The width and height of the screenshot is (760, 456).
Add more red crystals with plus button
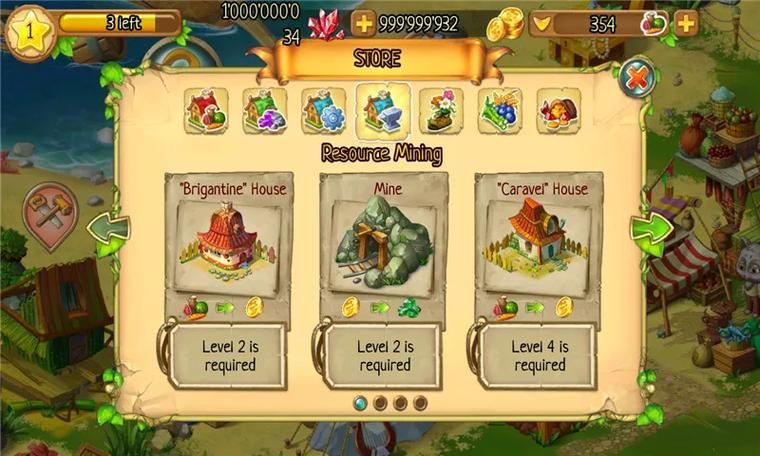point(364,23)
